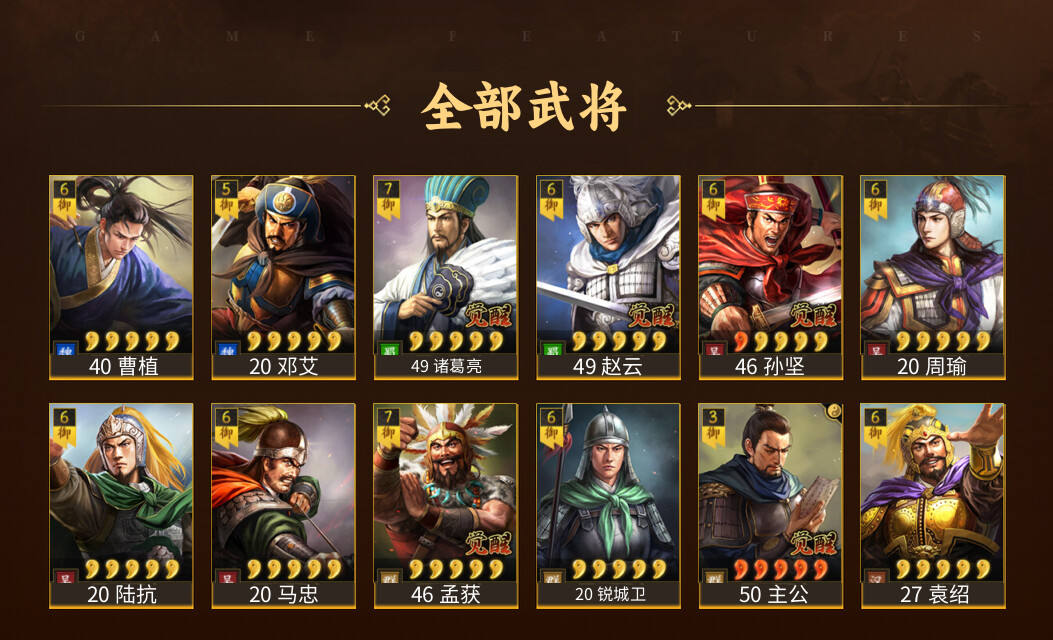Open the 马忠 hero card
1053x640 pixels.
coord(283,505)
